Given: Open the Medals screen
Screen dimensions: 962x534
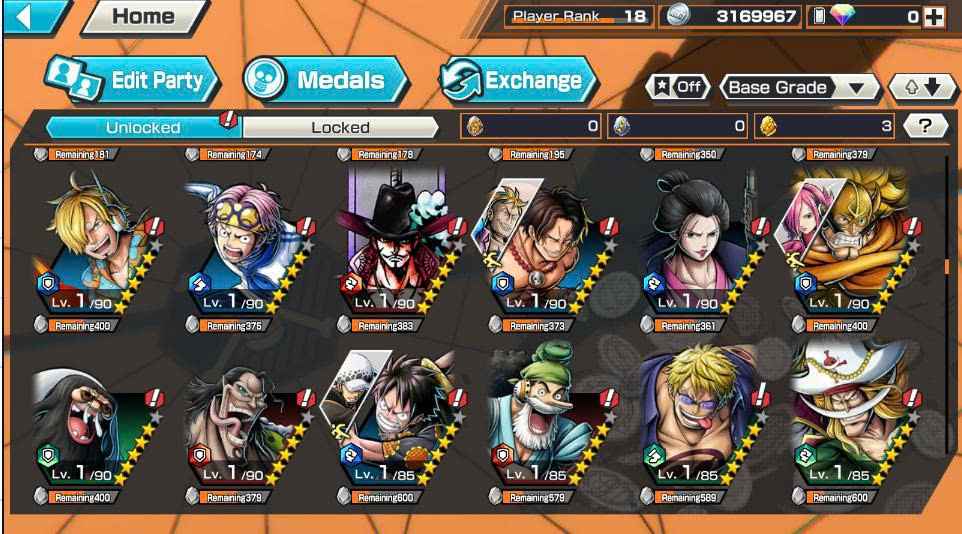Looking at the screenshot, I should click(324, 80).
